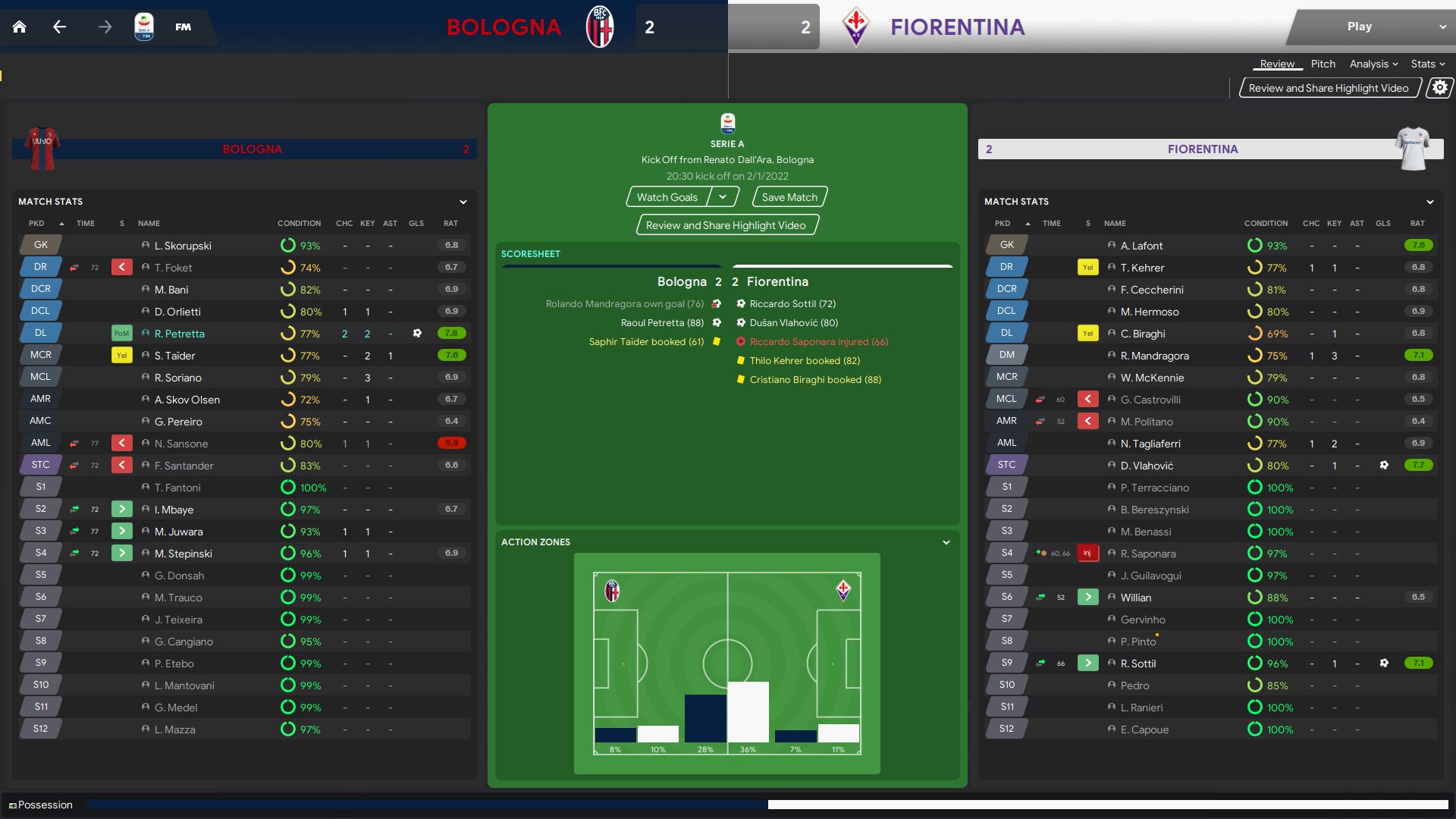The height and width of the screenshot is (819, 1456).
Task: Expand Fiorentina's Match Stats dropdown arrow
Action: pyautogui.click(x=1429, y=202)
